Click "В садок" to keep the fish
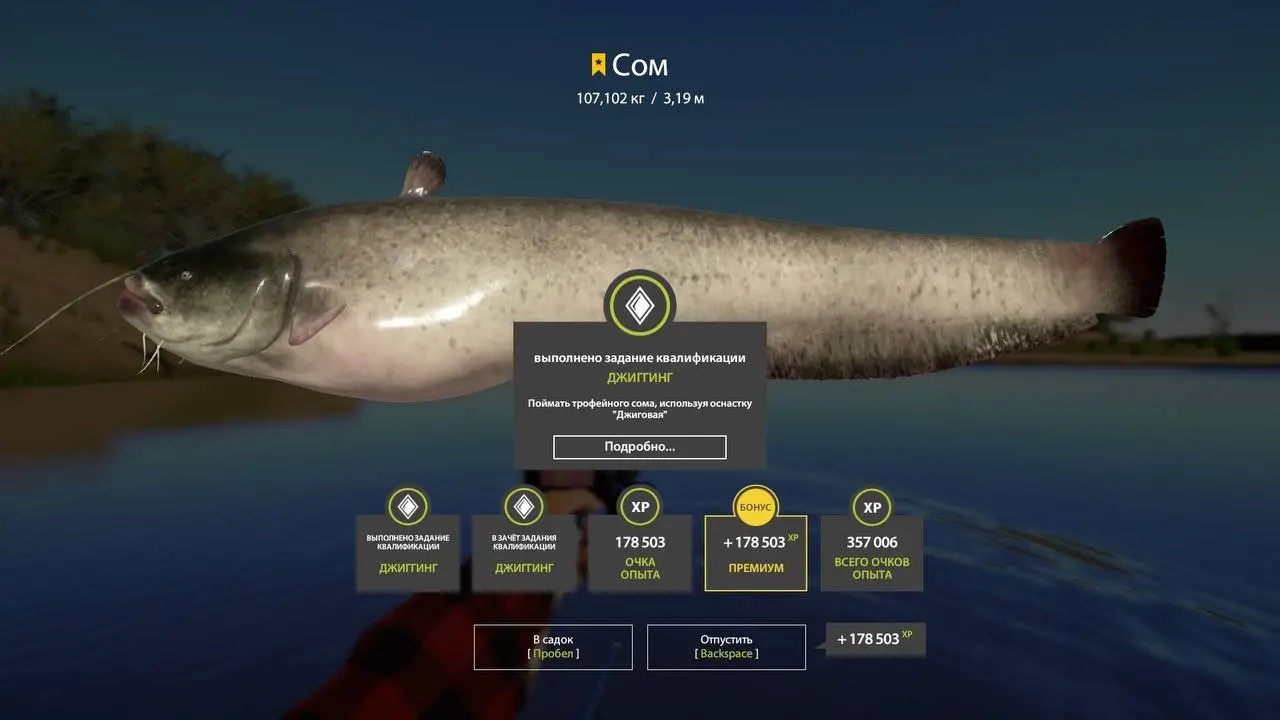Viewport: 1280px width, 720px height. coord(552,647)
